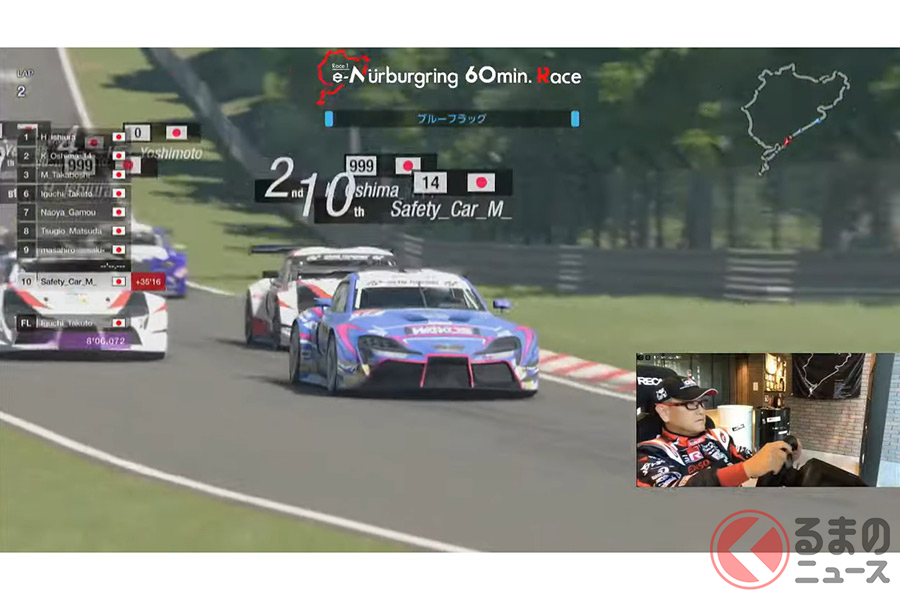This screenshot has width=900, height=600.
Task: Pick M_Takaboshi's row in the leaderboard
Action: pyautogui.click(x=68, y=175)
